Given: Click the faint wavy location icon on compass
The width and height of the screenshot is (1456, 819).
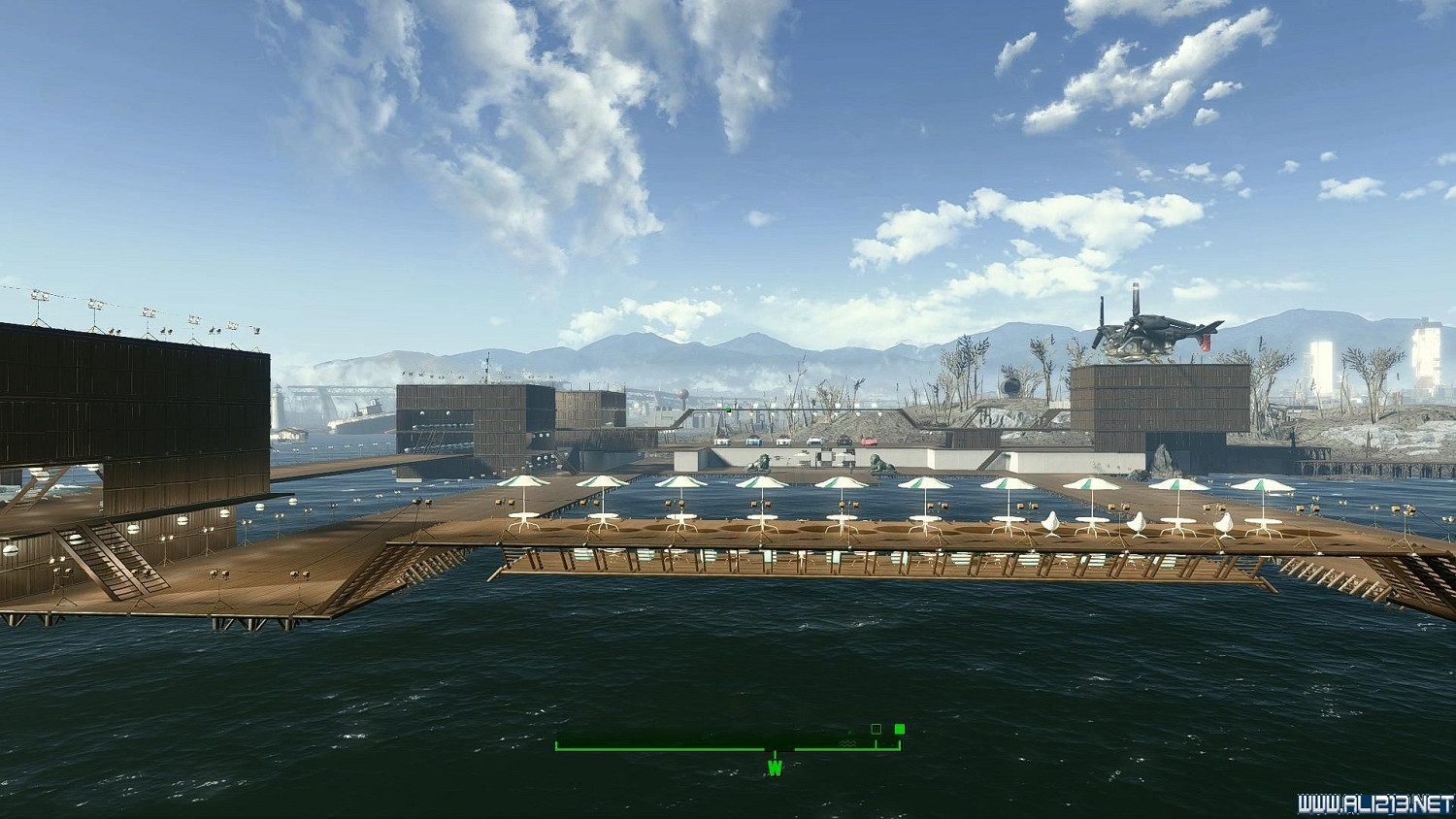Looking at the screenshot, I should [x=848, y=743].
